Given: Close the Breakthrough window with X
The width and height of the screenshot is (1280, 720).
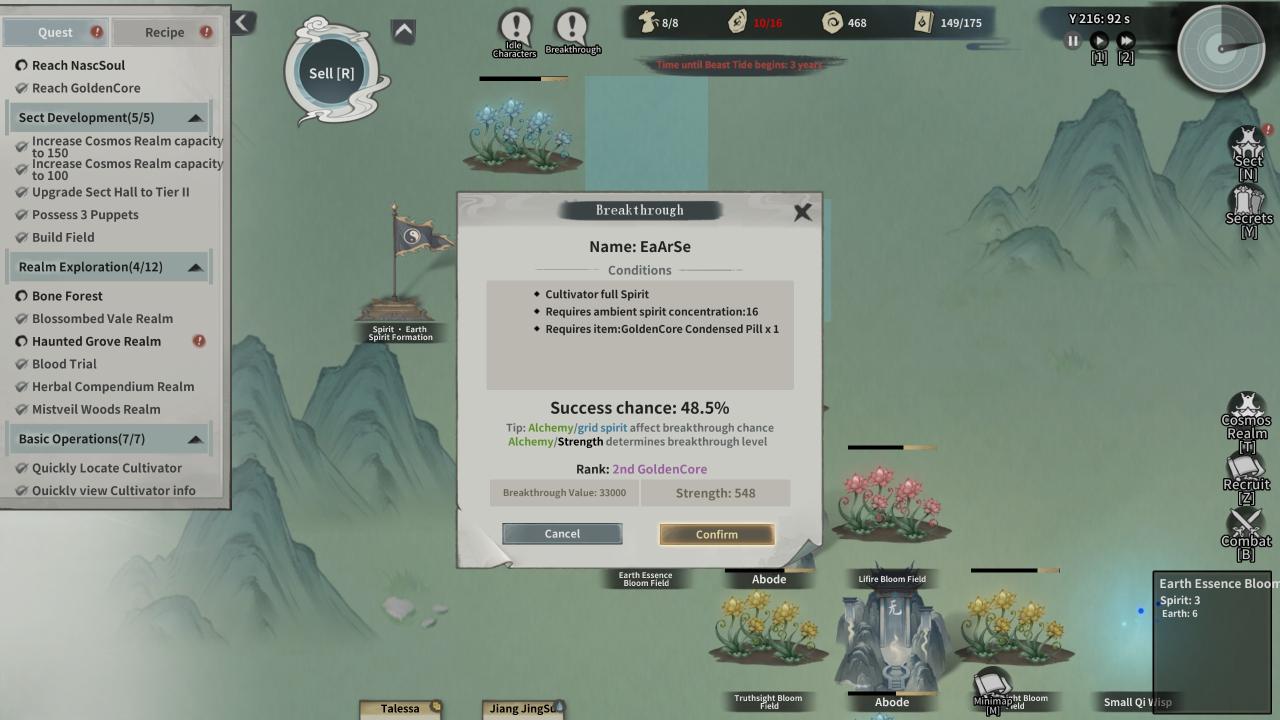Looking at the screenshot, I should (802, 212).
